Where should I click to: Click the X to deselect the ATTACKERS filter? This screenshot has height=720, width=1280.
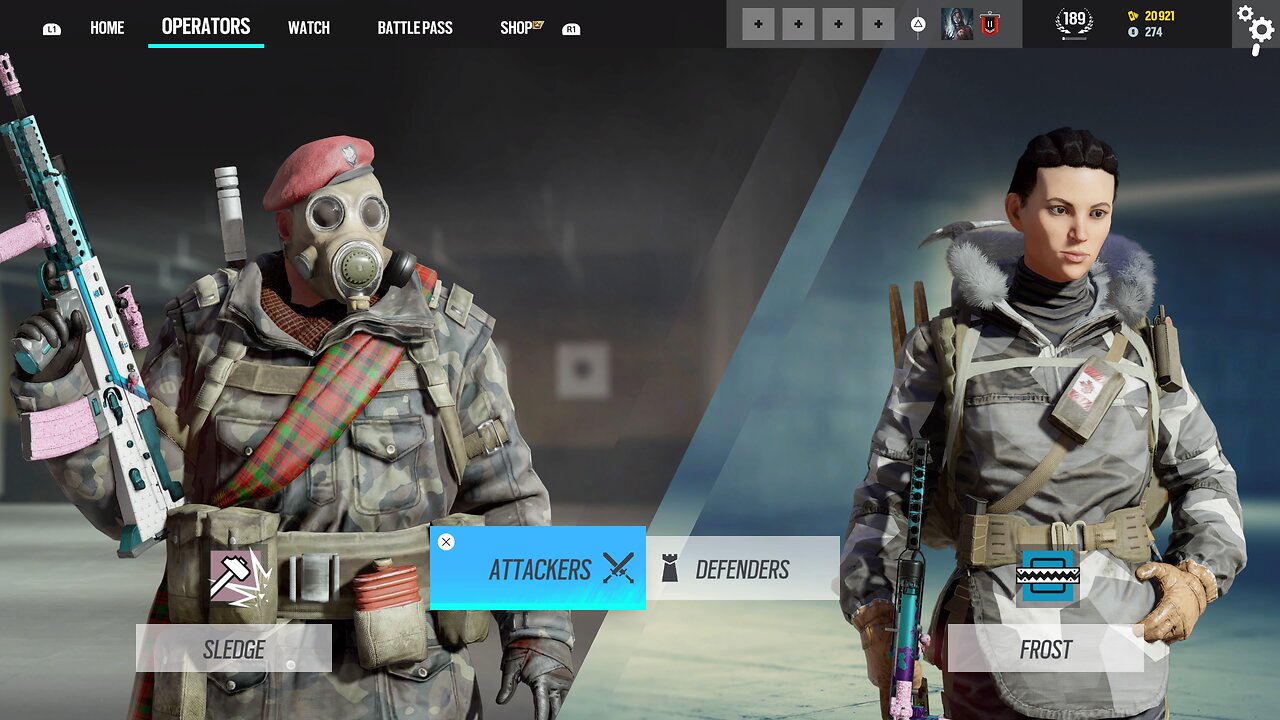446,542
